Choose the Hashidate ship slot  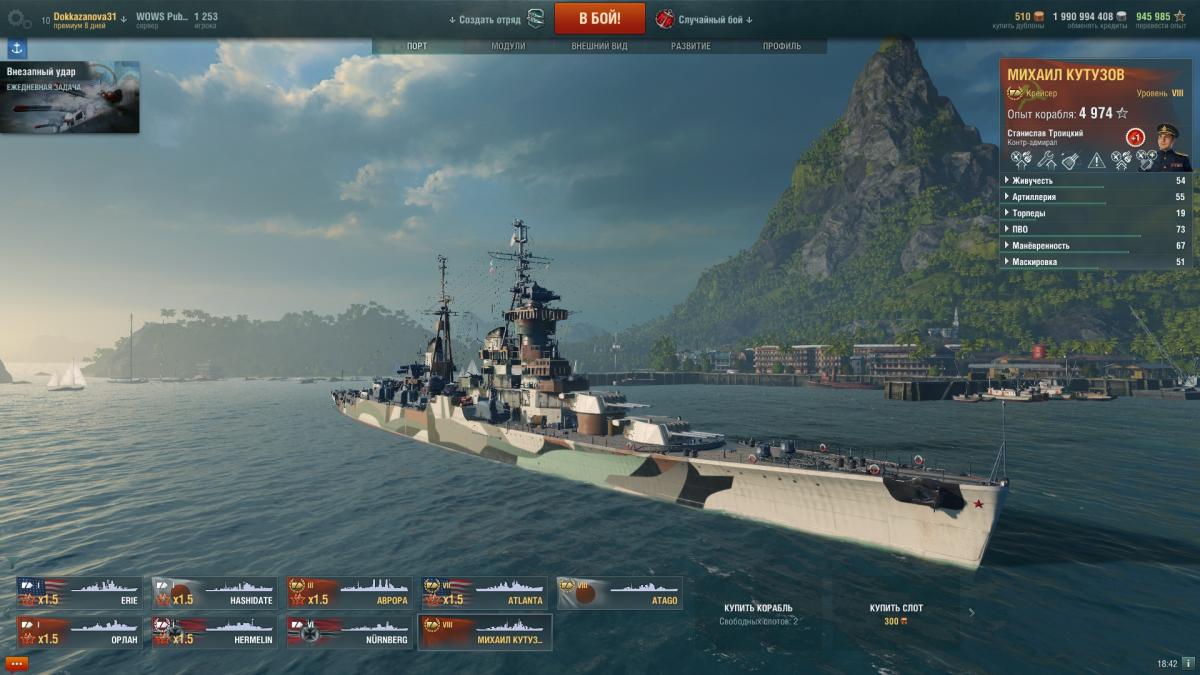215,593
